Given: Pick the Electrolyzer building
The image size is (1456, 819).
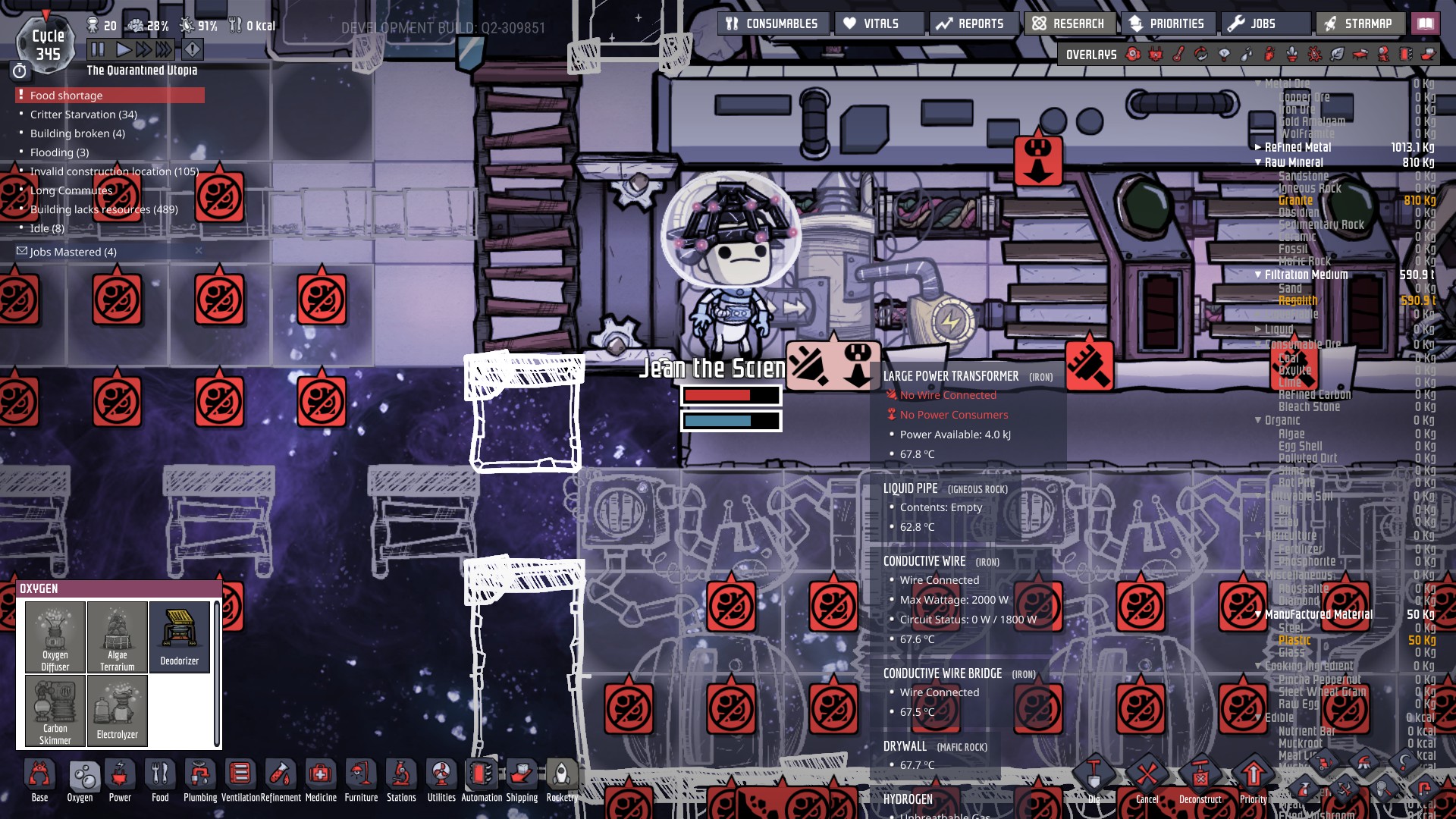Looking at the screenshot, I should (118, 710).
